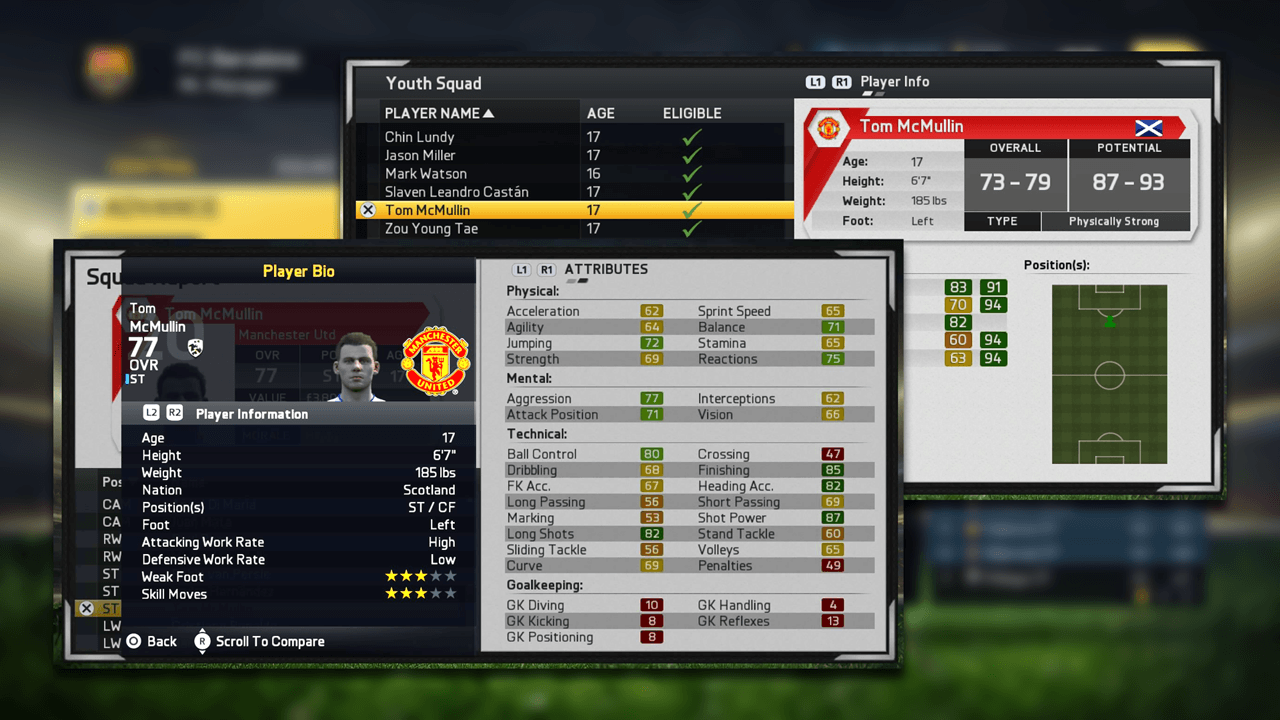The height and width of the screenshot is (720, 1280).
Task: Select Chin Lundy in the Youth Squad list
Action: 420,137
